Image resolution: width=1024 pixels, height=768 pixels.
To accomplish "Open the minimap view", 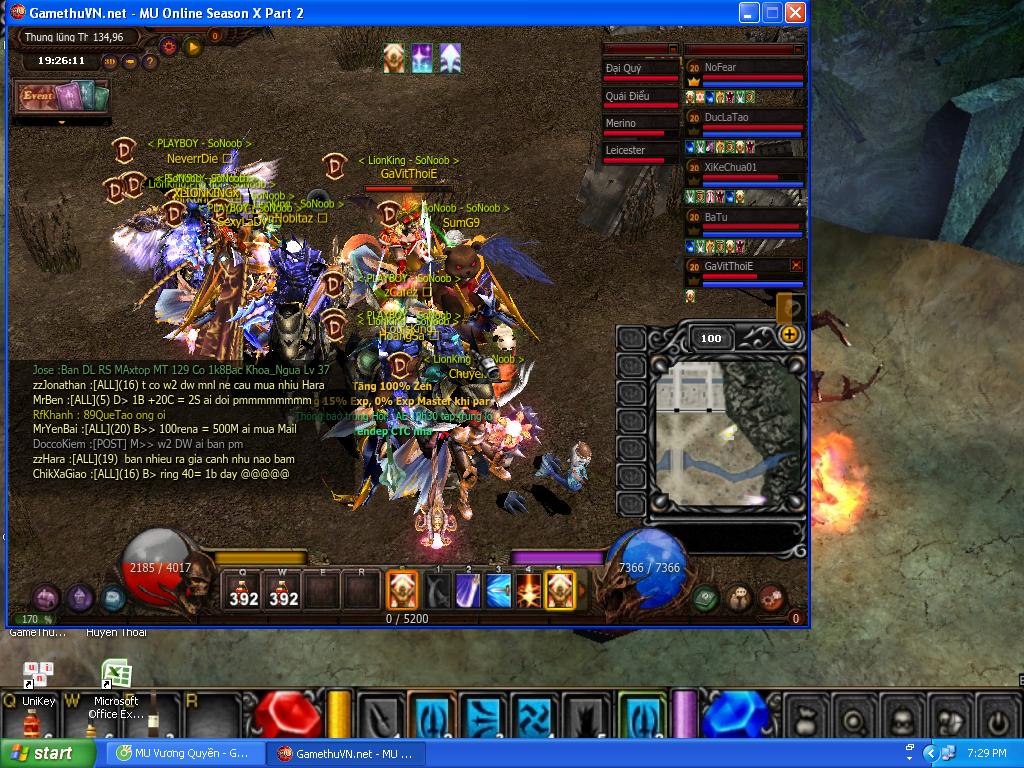I will tap(725, 432).
